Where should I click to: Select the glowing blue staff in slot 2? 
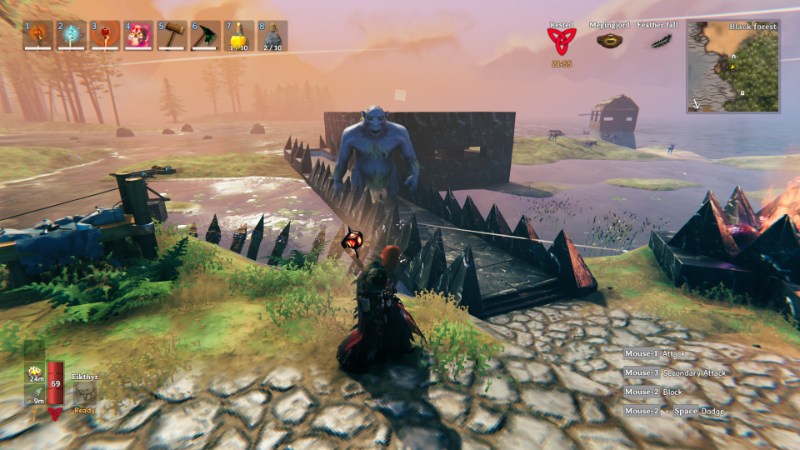(71, 35)
